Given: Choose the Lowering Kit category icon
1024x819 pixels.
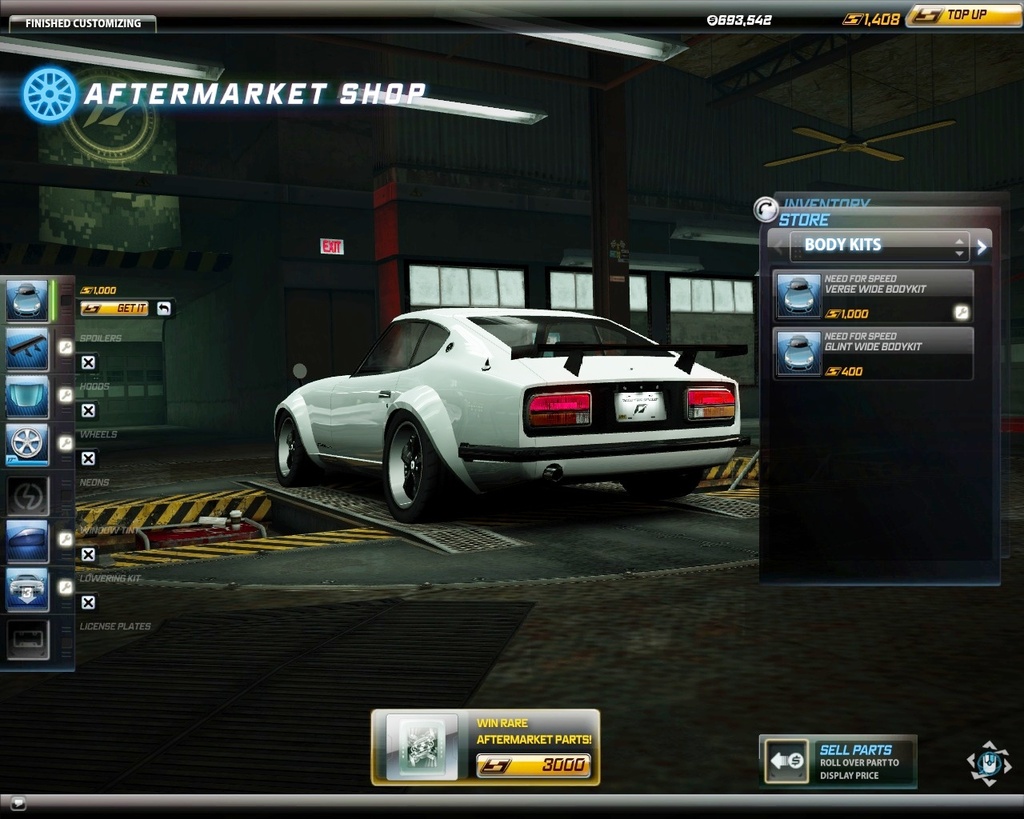Looking at the screenshot, I should 27,589.
